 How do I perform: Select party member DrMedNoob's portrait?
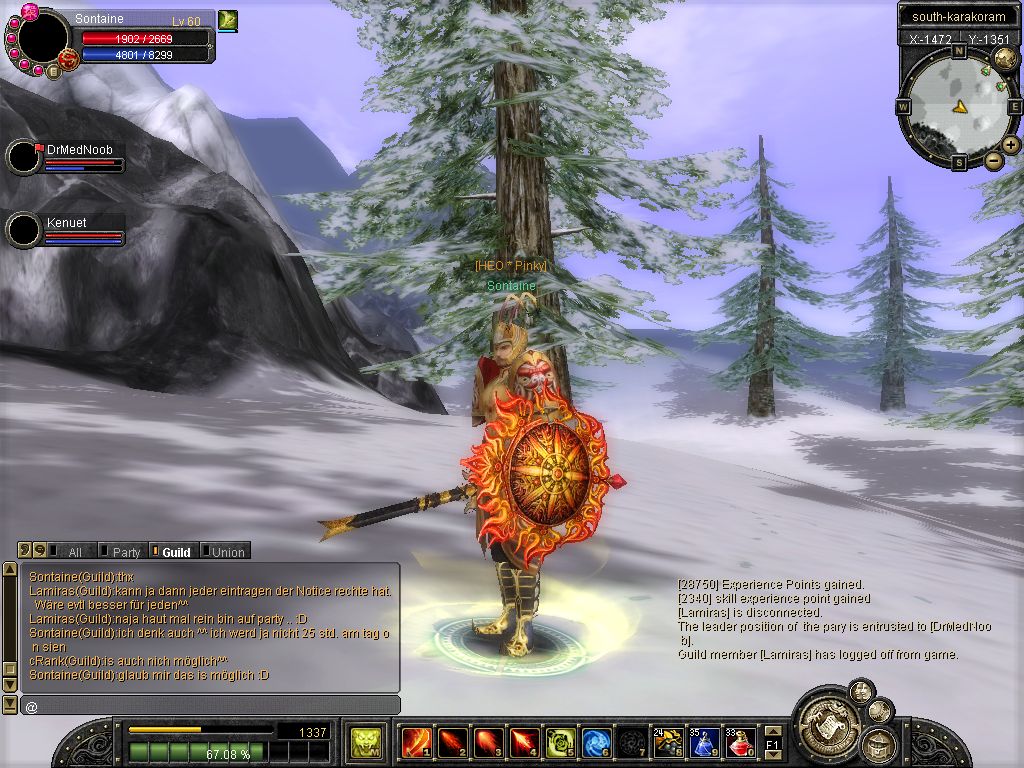(x=23, y=157)
